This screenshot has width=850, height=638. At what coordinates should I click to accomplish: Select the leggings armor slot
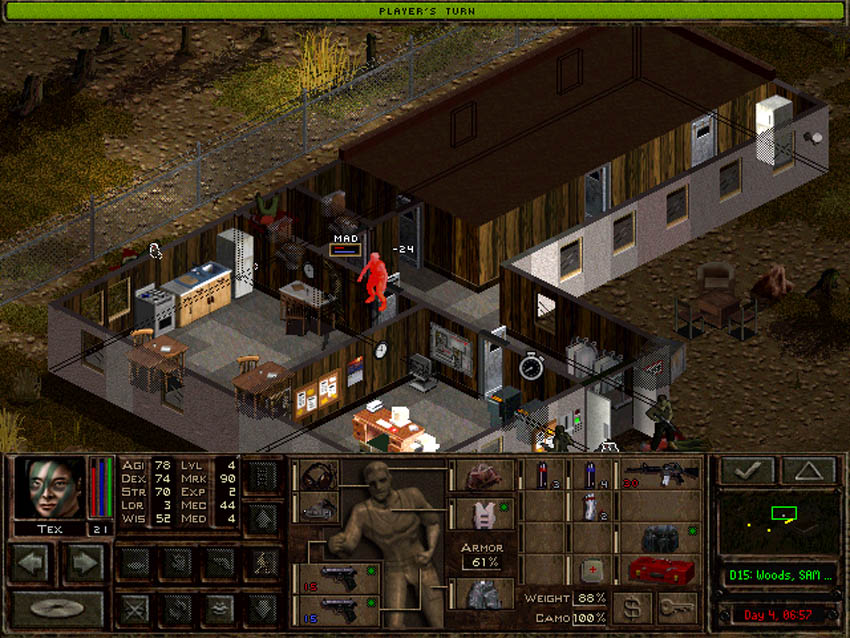point(482,595)
